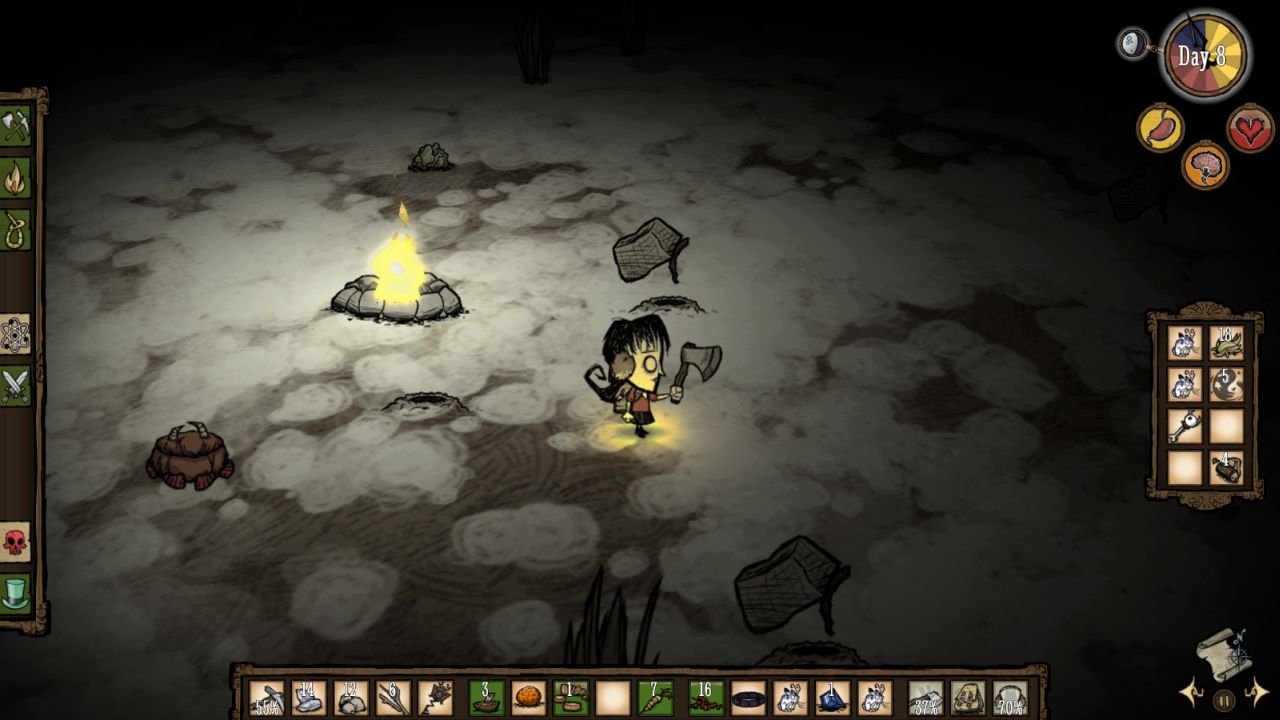Screen dimensions: 1280x720
Task: Open the Dress crafting tab with top hat
Action: 16,593
